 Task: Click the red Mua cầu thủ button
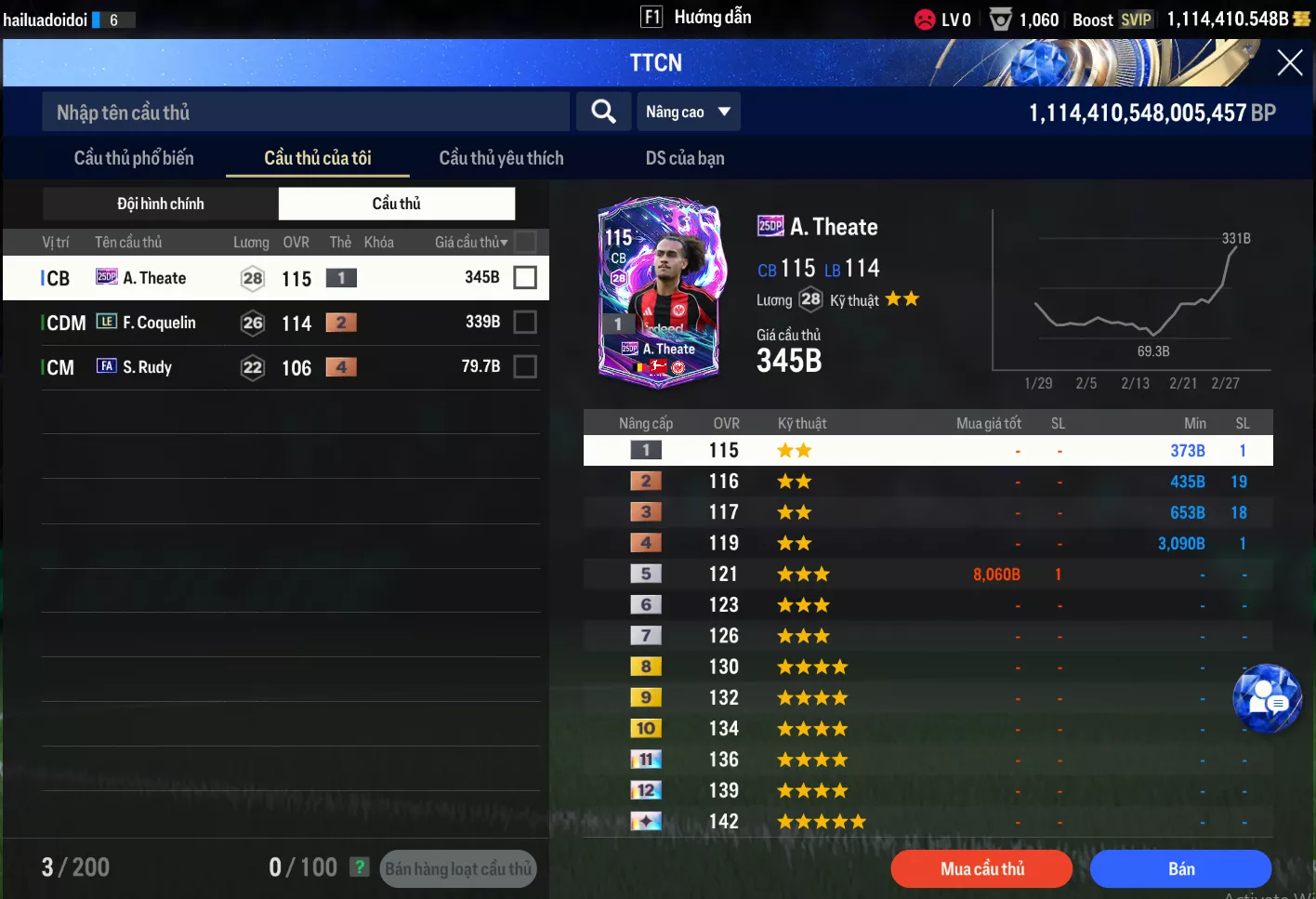click(981, 869)
